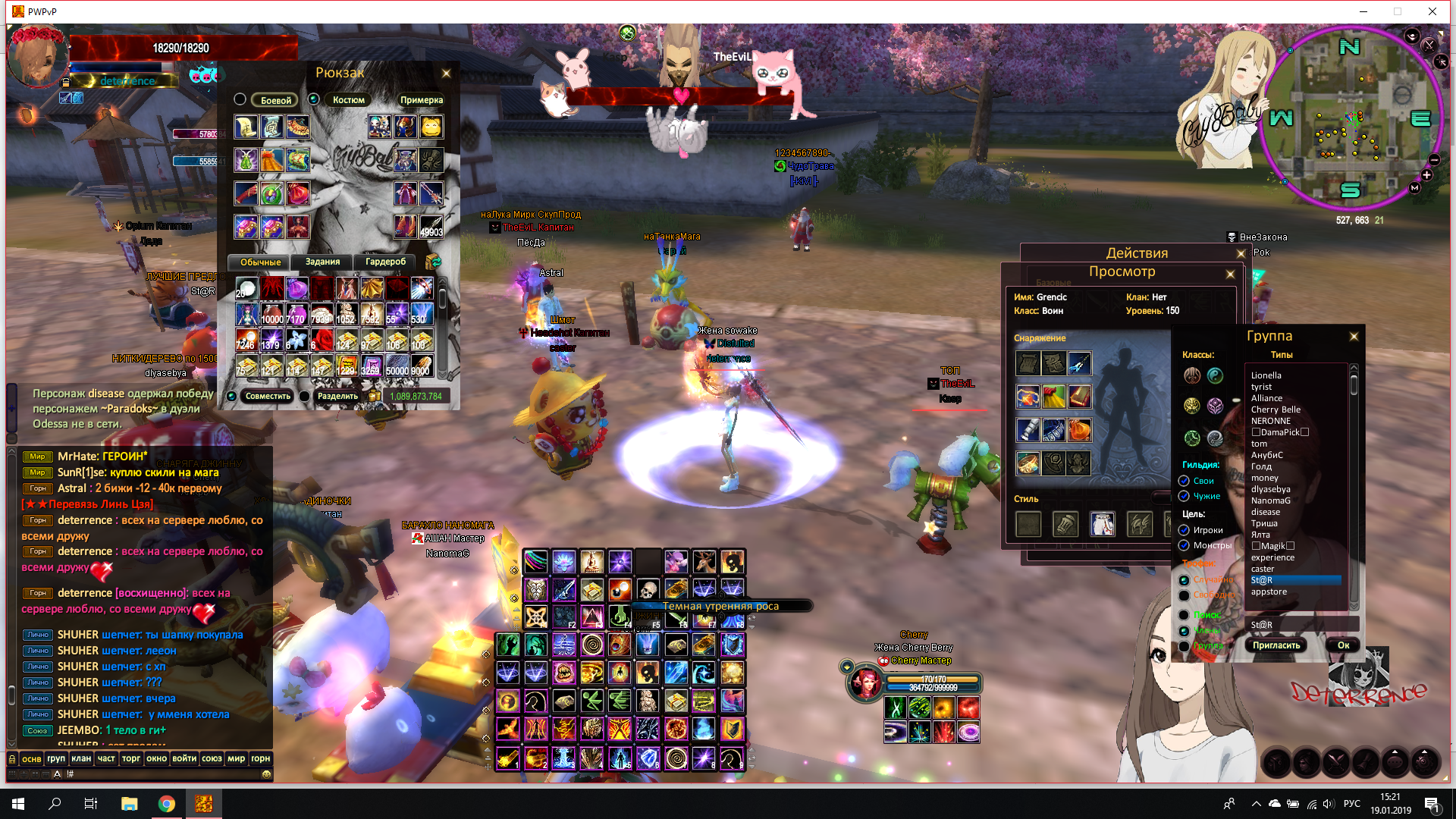Viewport: 1456px width, 819px height.
Task: Select the Обычные inventory tab
Action: [260, 262]
